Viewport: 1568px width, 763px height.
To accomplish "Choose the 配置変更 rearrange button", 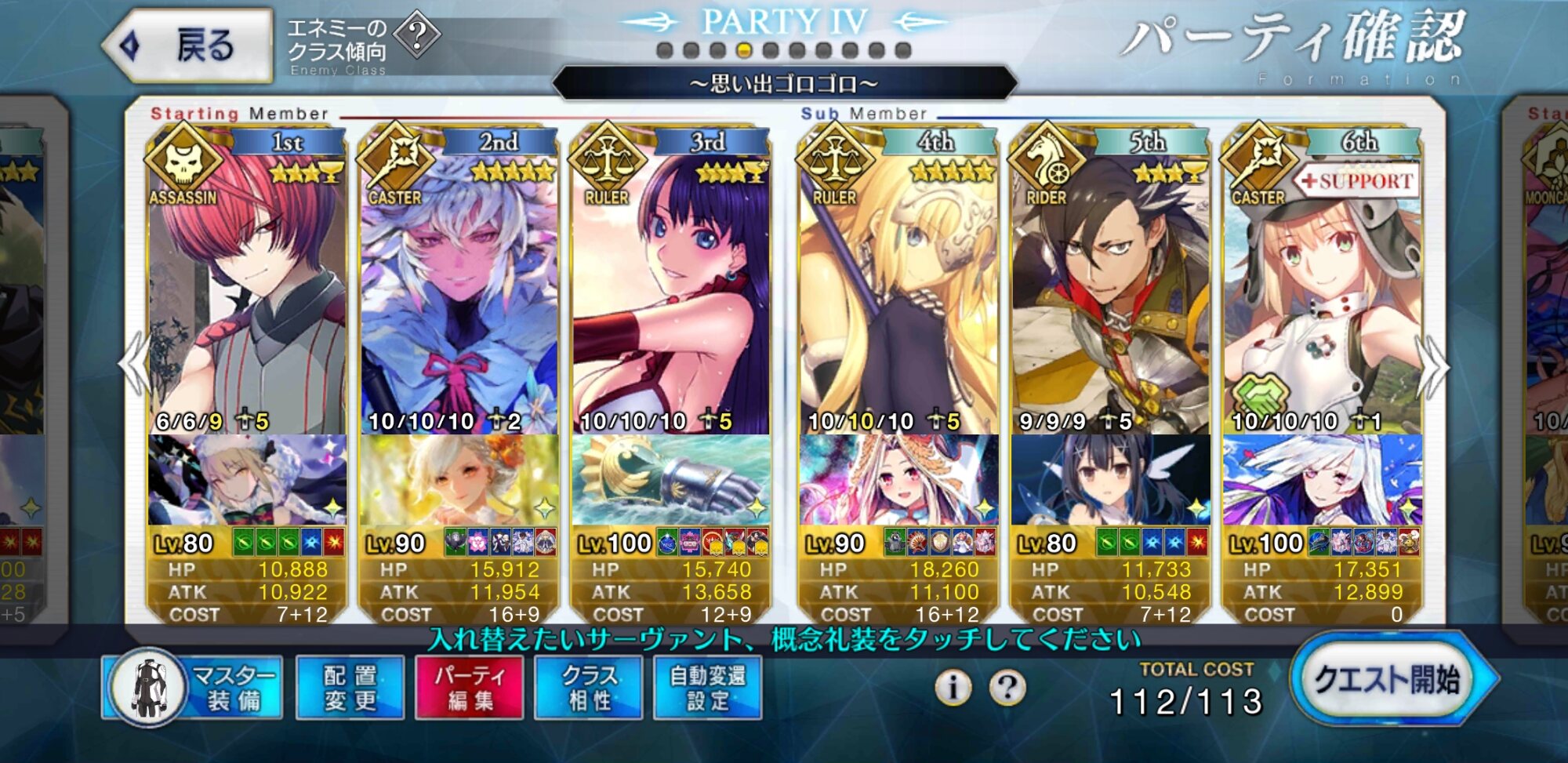I will click(350, 688).
